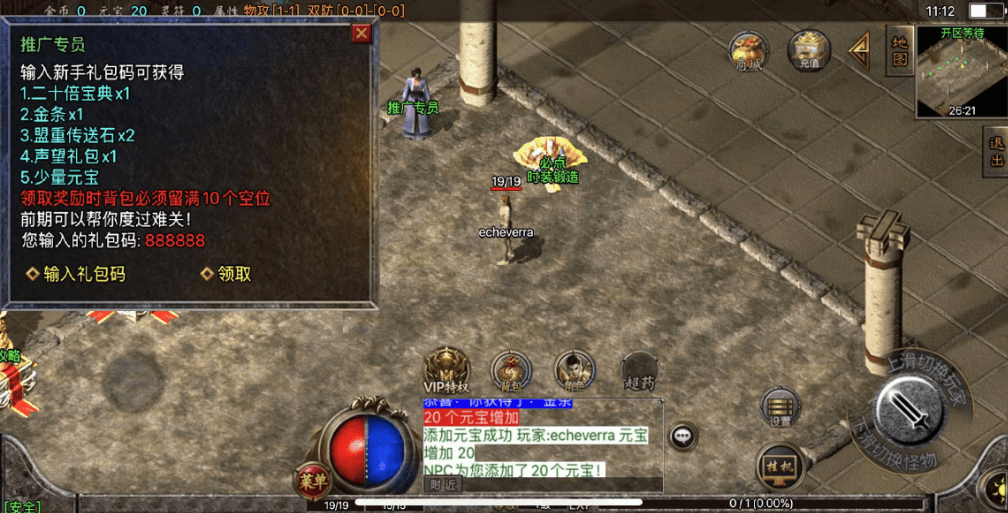Open the 商城 shop icon
Image resolution: width=1008 pixels, height=513 pixels.
point(747,50)
